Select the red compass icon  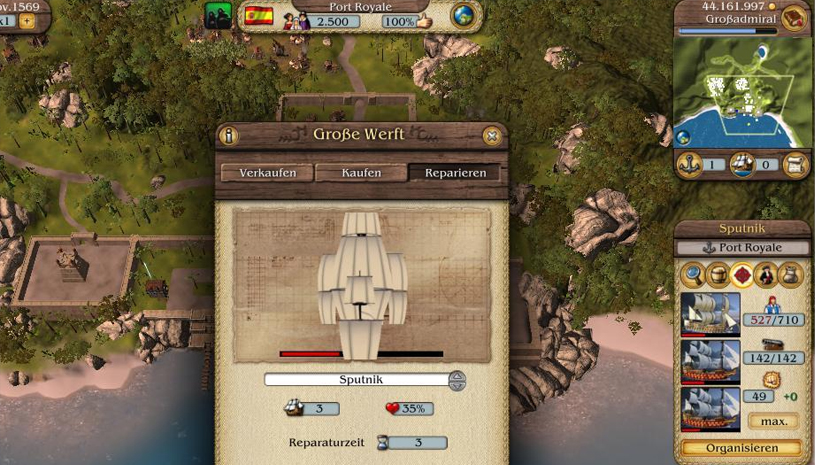(742, 274)
